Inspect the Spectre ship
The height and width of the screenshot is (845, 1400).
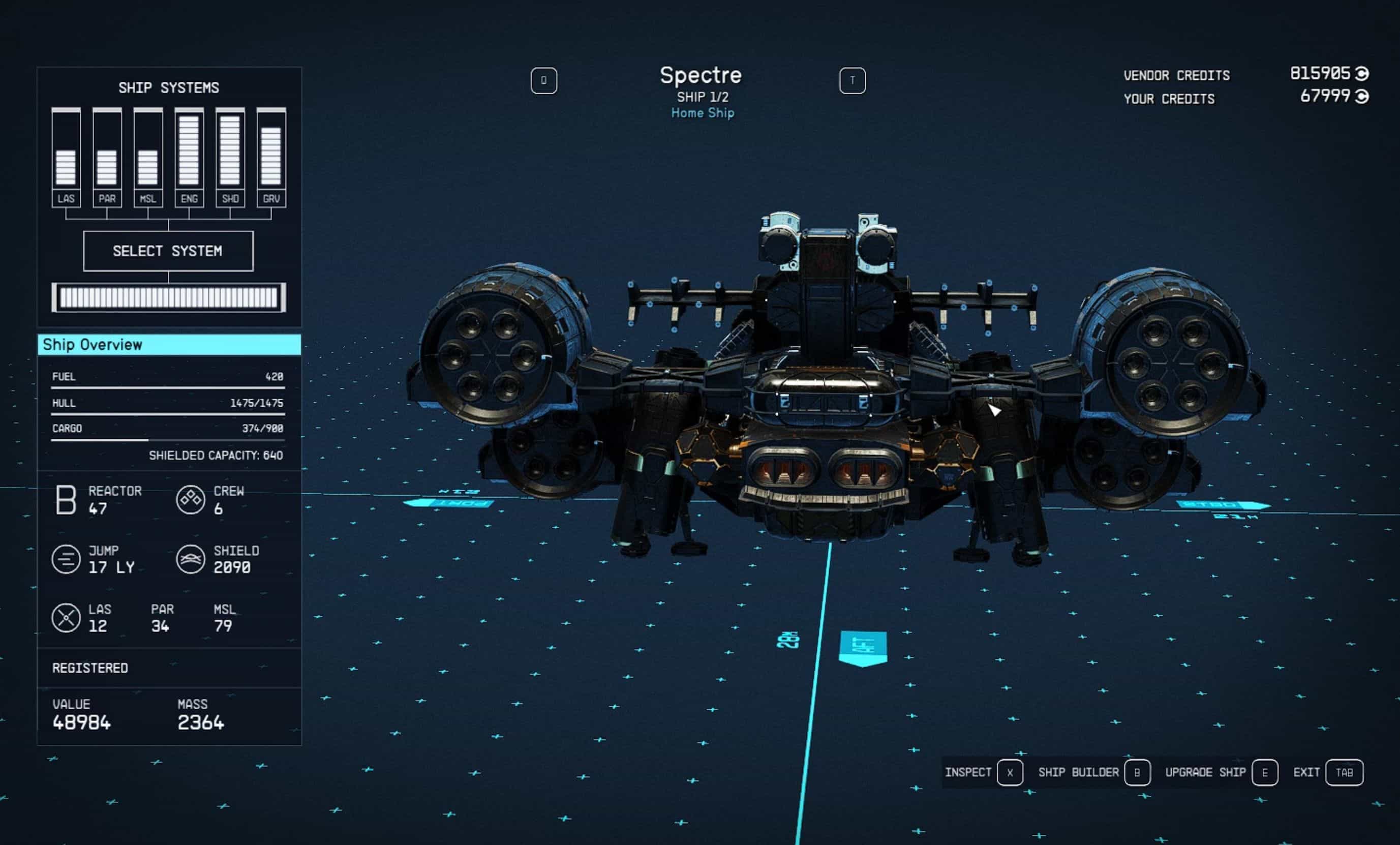[x=983, y=772]
